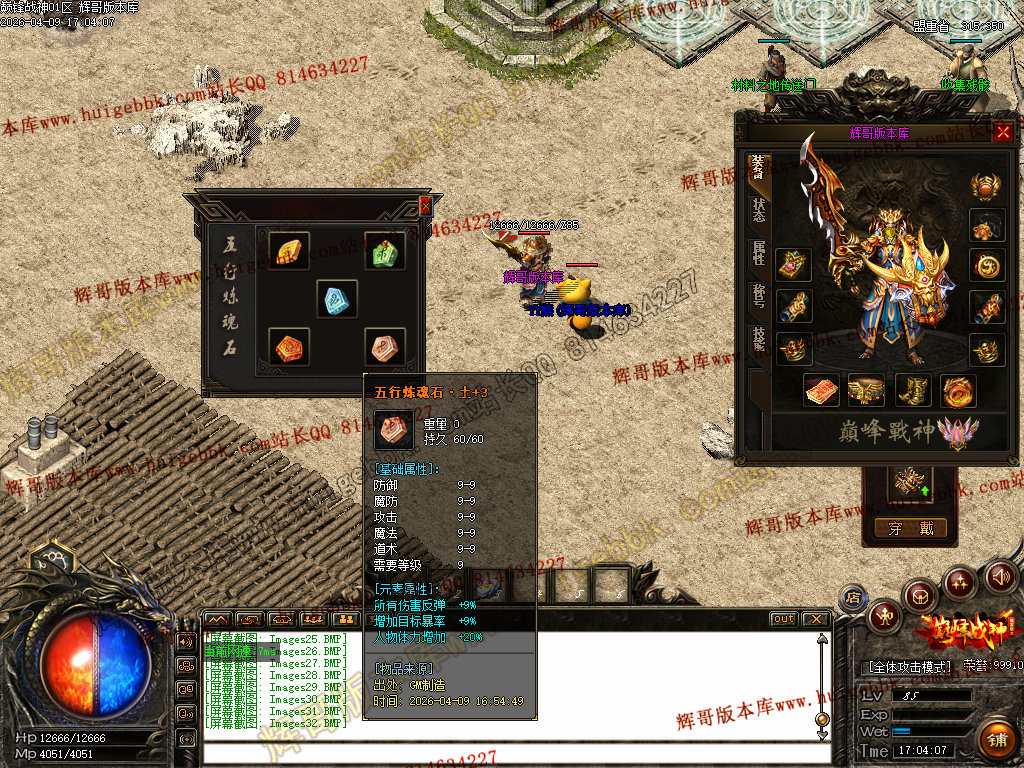Select the blue soul stone in the center
This screenshot has width=1024, height=768.
pyautogui.click(x=337, y=298)
